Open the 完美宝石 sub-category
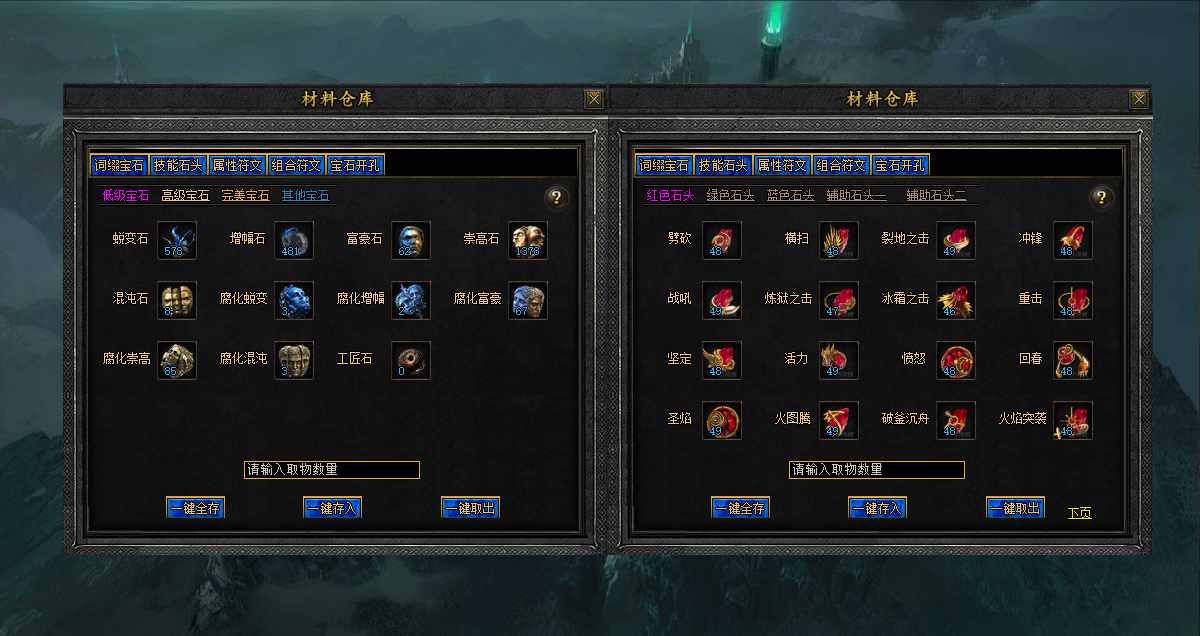Viewport: 1200px width, 636px height. pos(245,196)
